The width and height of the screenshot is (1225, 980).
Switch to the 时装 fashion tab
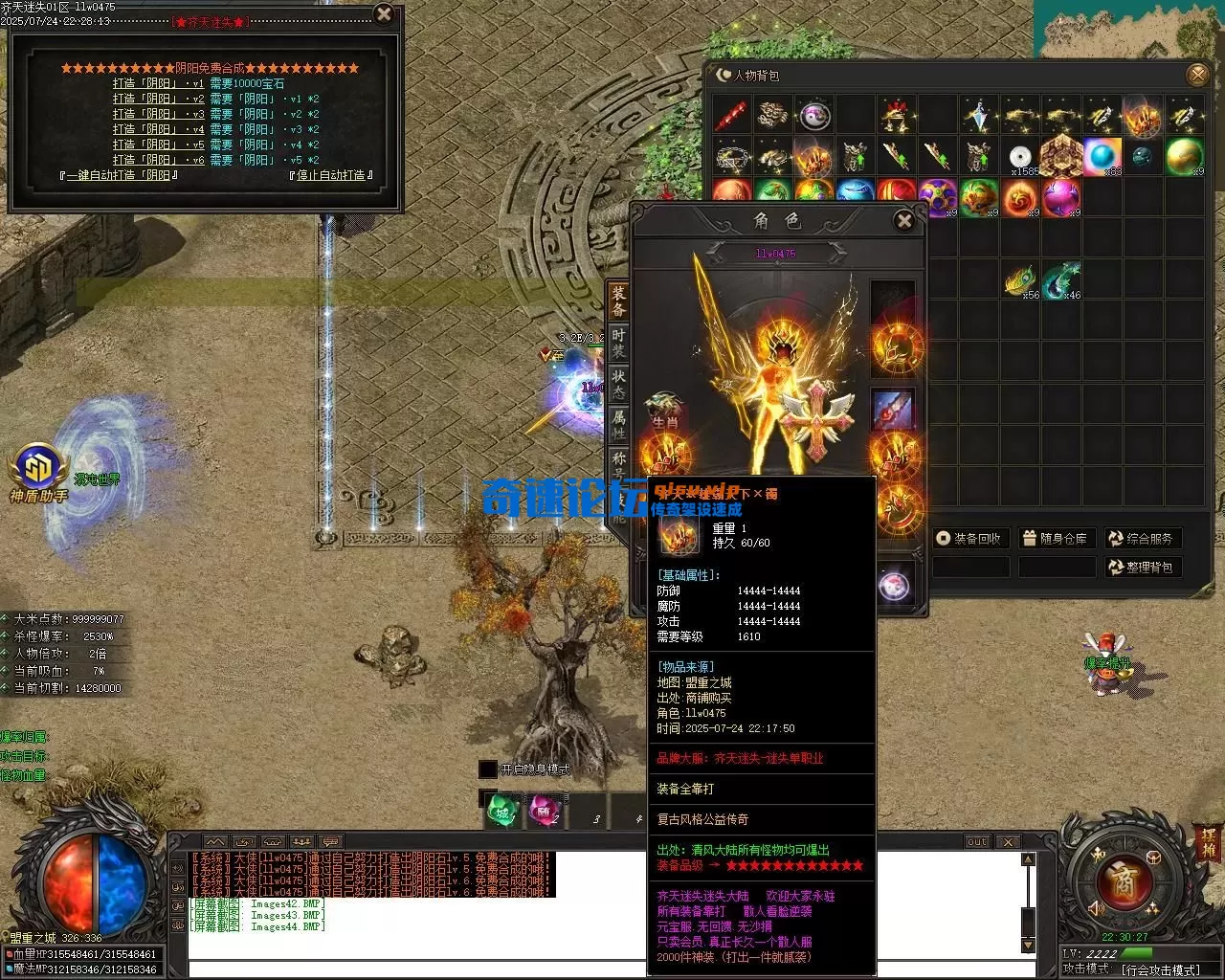[x=618, y=343]
